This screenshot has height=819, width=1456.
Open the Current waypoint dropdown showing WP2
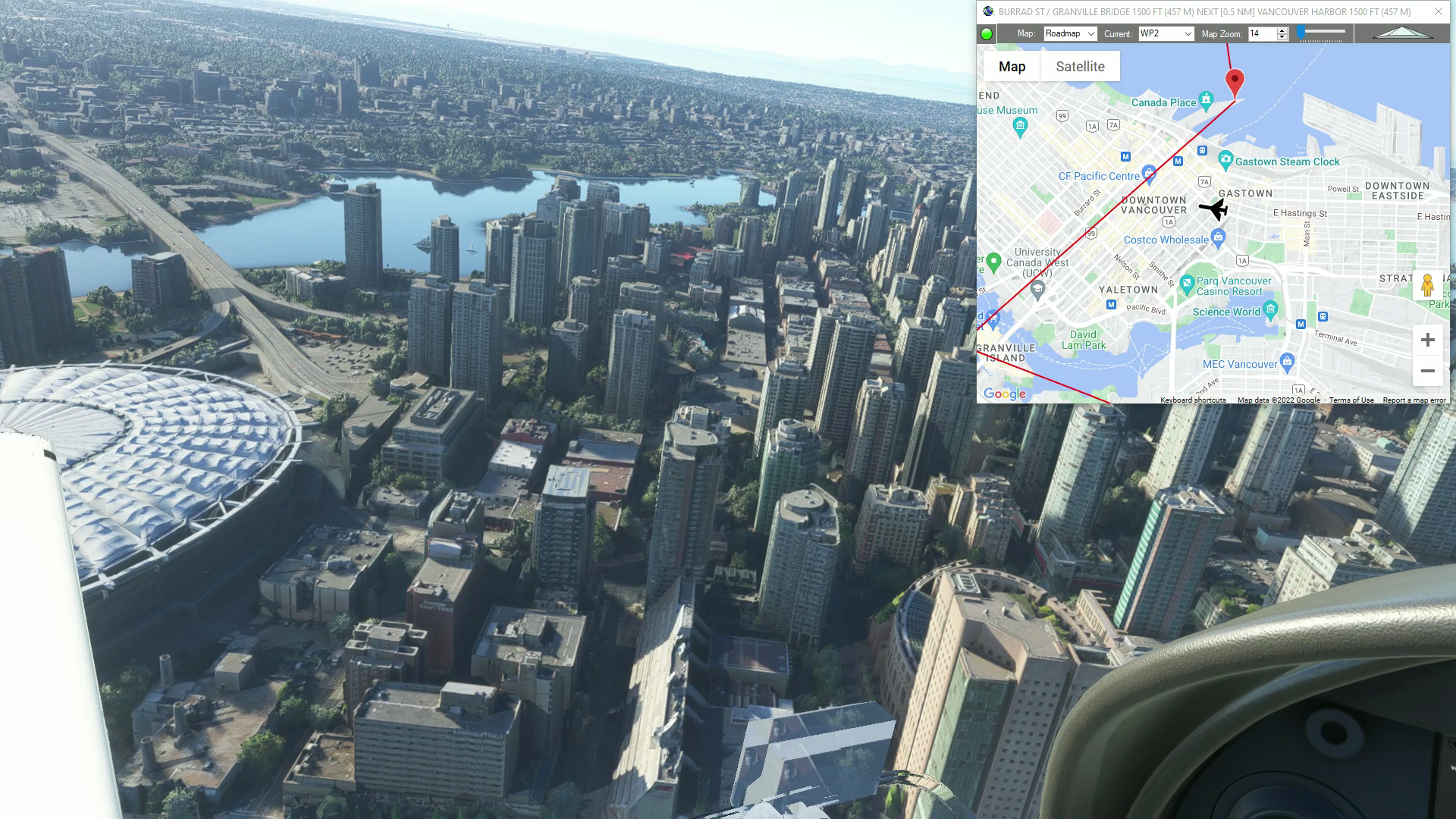tap(1164, 33)
